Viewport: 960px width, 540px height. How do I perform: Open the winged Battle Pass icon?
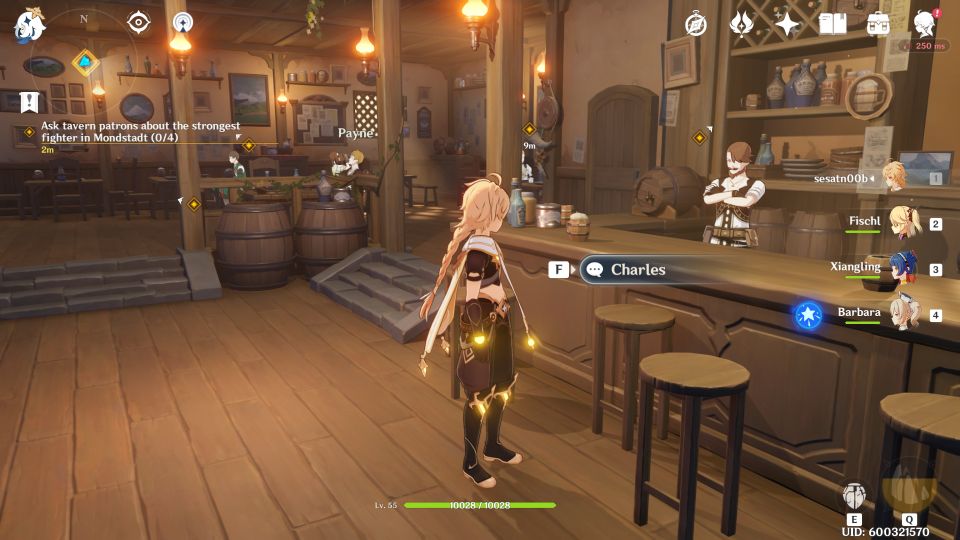pos(742,23)
